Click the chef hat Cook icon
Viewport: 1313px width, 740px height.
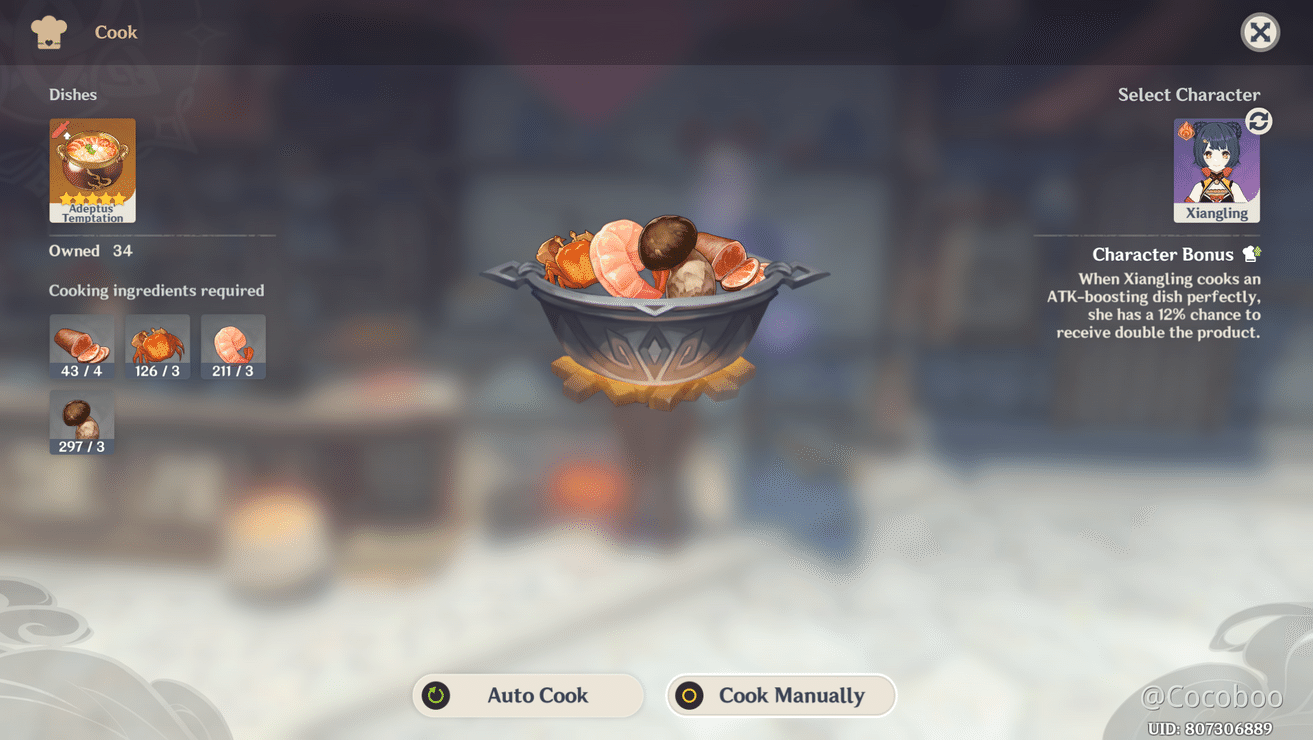pyautogui.click(x=47, y=31)
